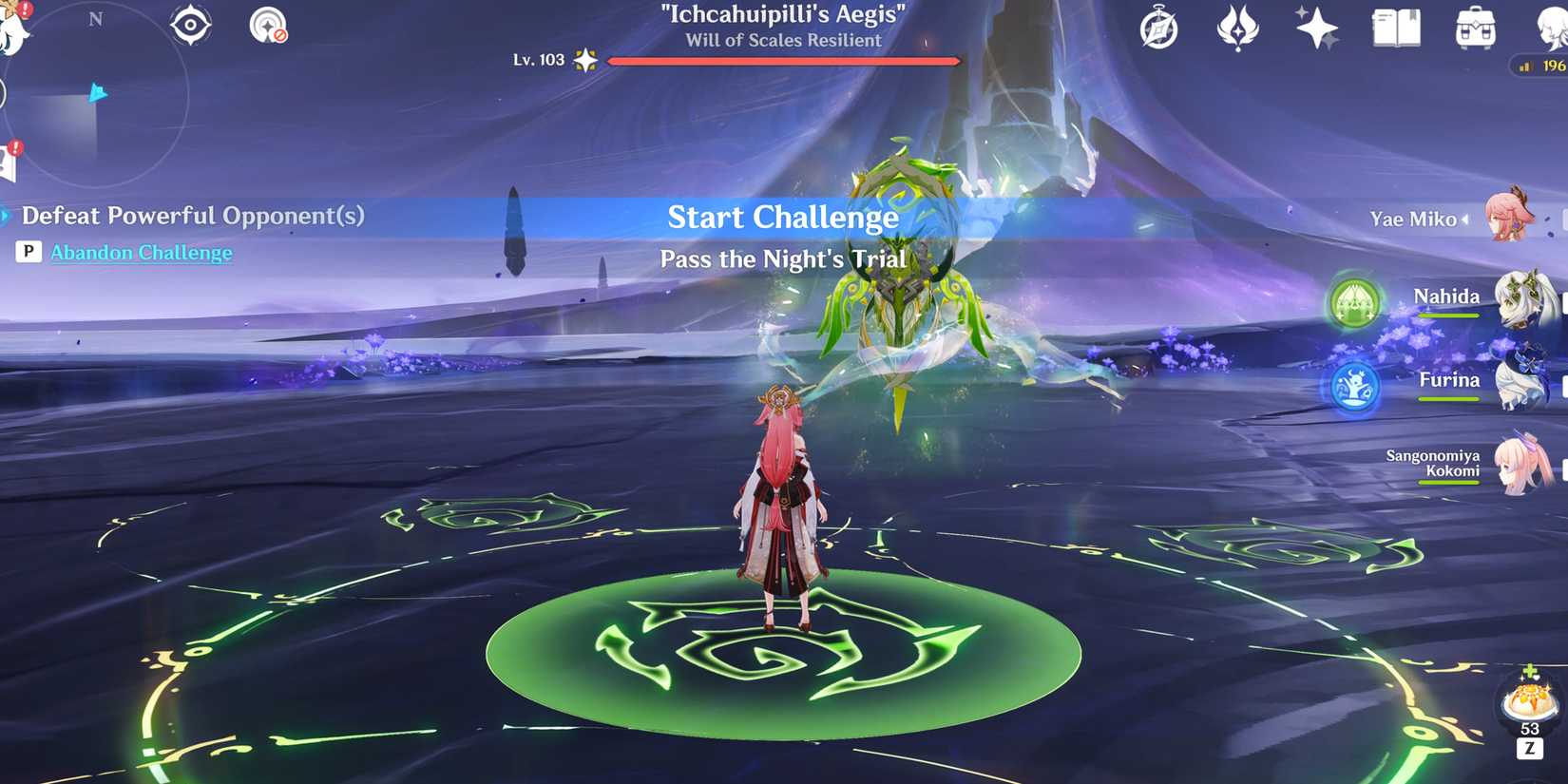Image resolution: width=1568 pixels, height=784 pixels.
Task: Click the boss Will of Scales health bar
Action: 782,60
